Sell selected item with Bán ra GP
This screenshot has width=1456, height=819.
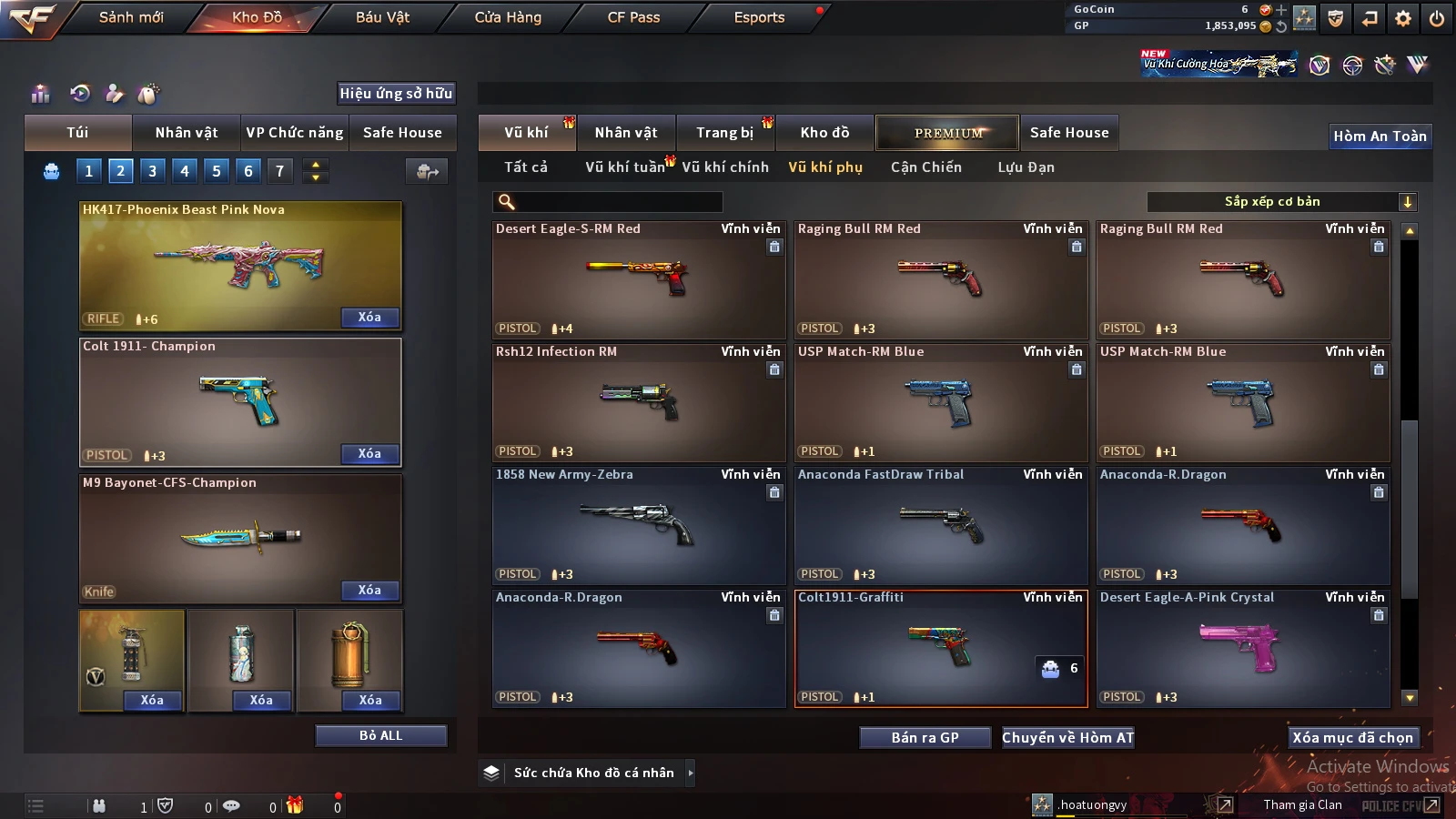coord(925,738)
